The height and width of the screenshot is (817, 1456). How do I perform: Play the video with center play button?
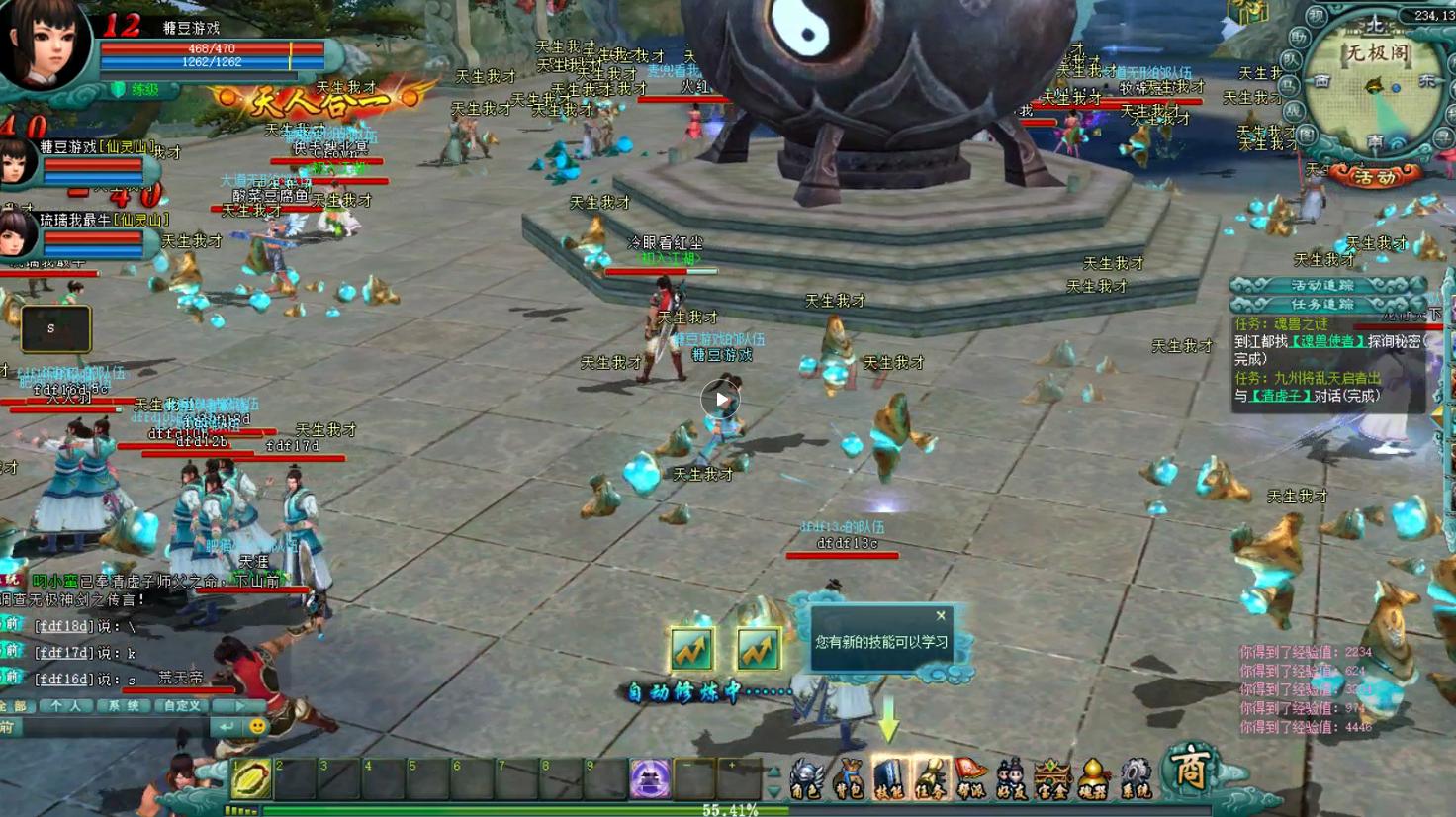(x=721, y=400)
